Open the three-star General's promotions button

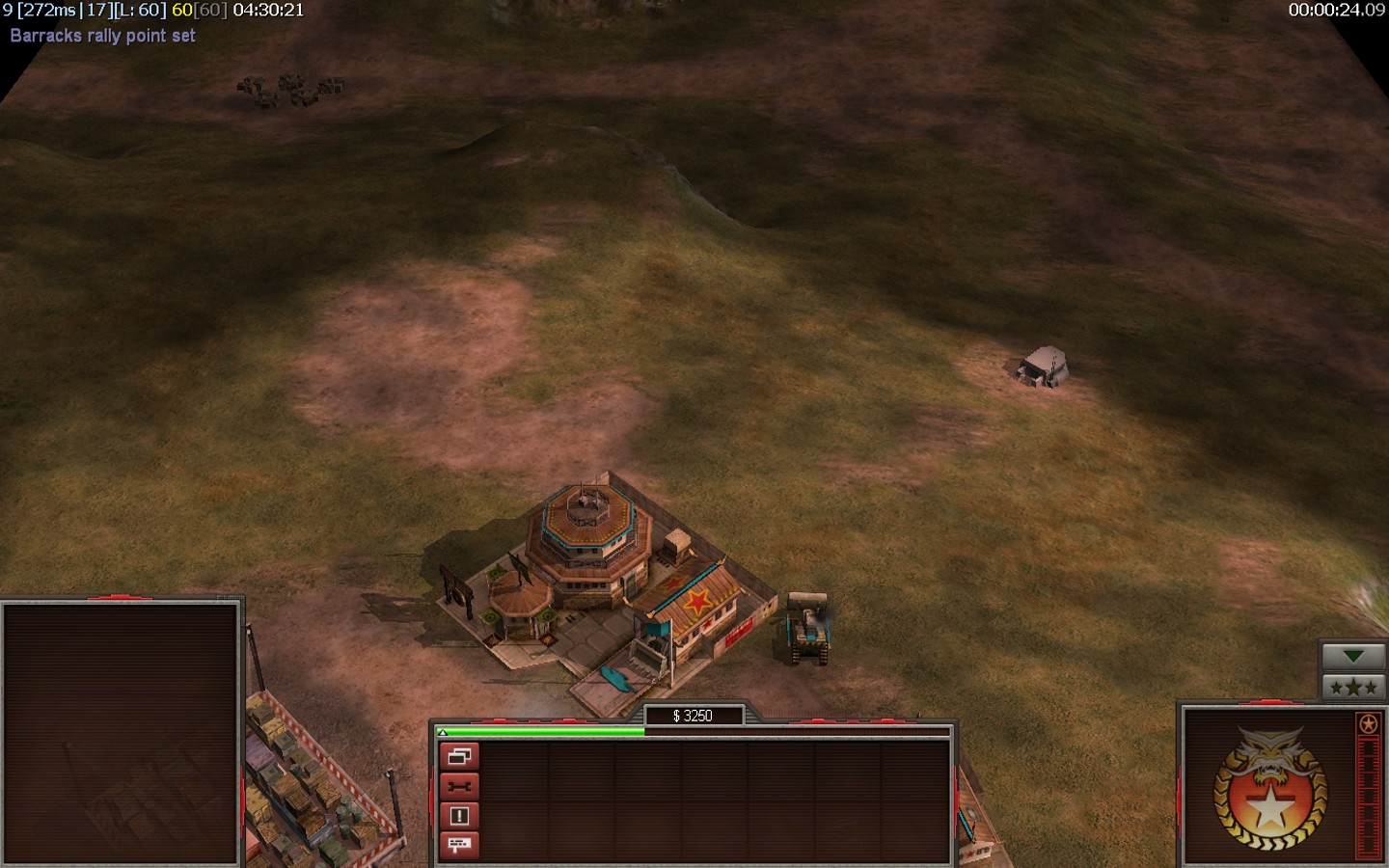pyautogui.click(x=1353, y=688)
